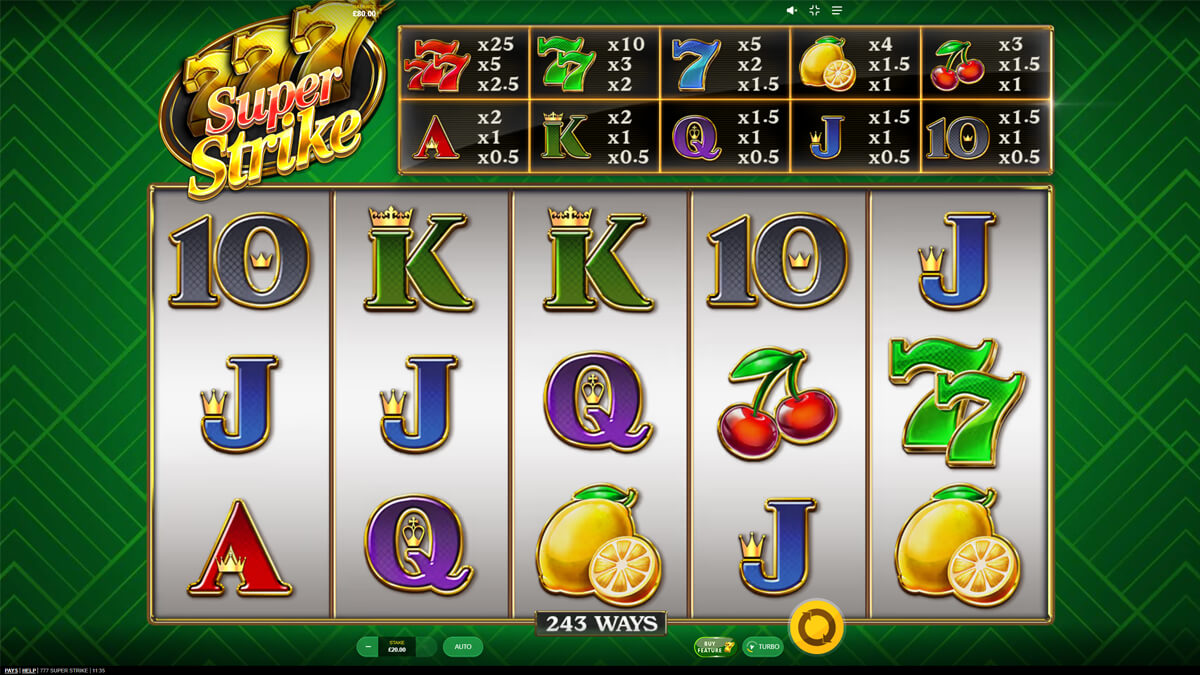The image size is (1200, 675).
Task: Spin the reels with the gold button
Action: click(816, 625)
